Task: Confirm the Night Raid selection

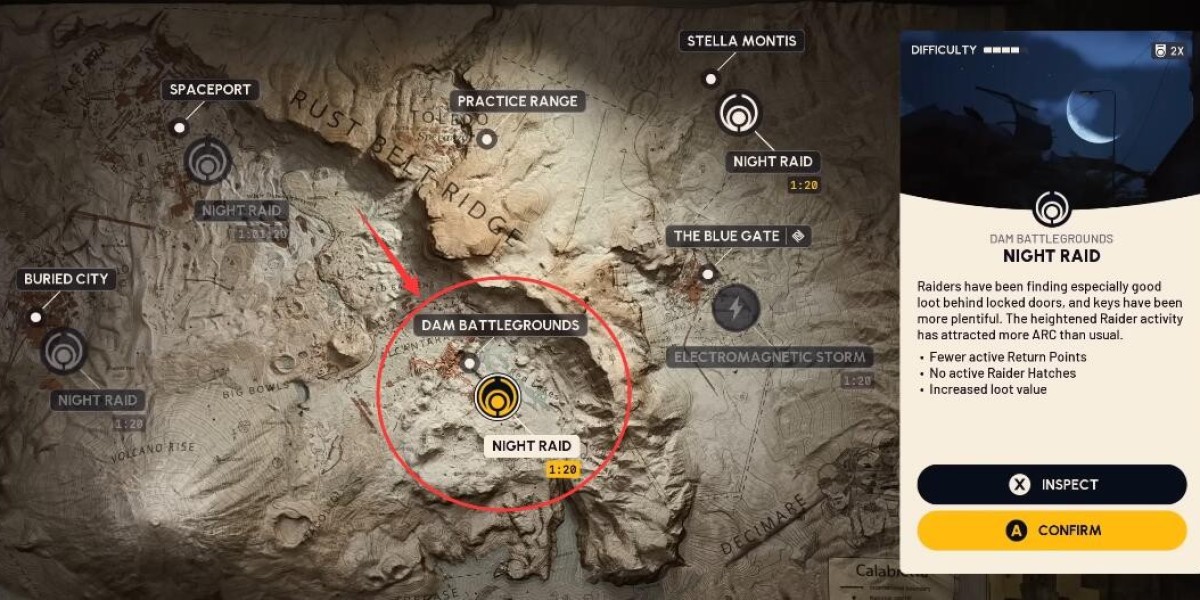Action: (x=1051, y=531)
